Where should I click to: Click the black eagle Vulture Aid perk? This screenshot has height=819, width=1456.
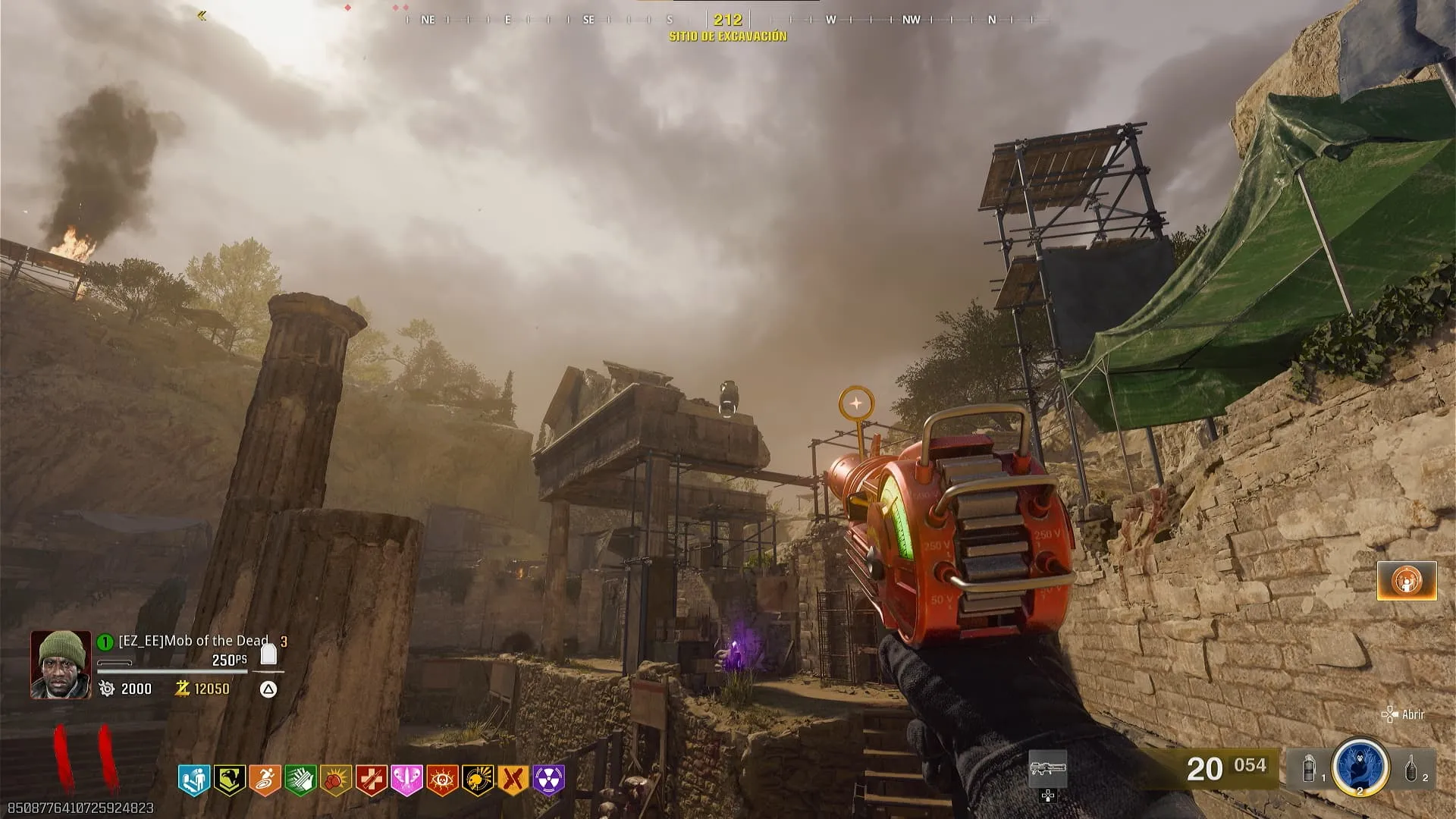pyautogui.click(x=229, y=780)
